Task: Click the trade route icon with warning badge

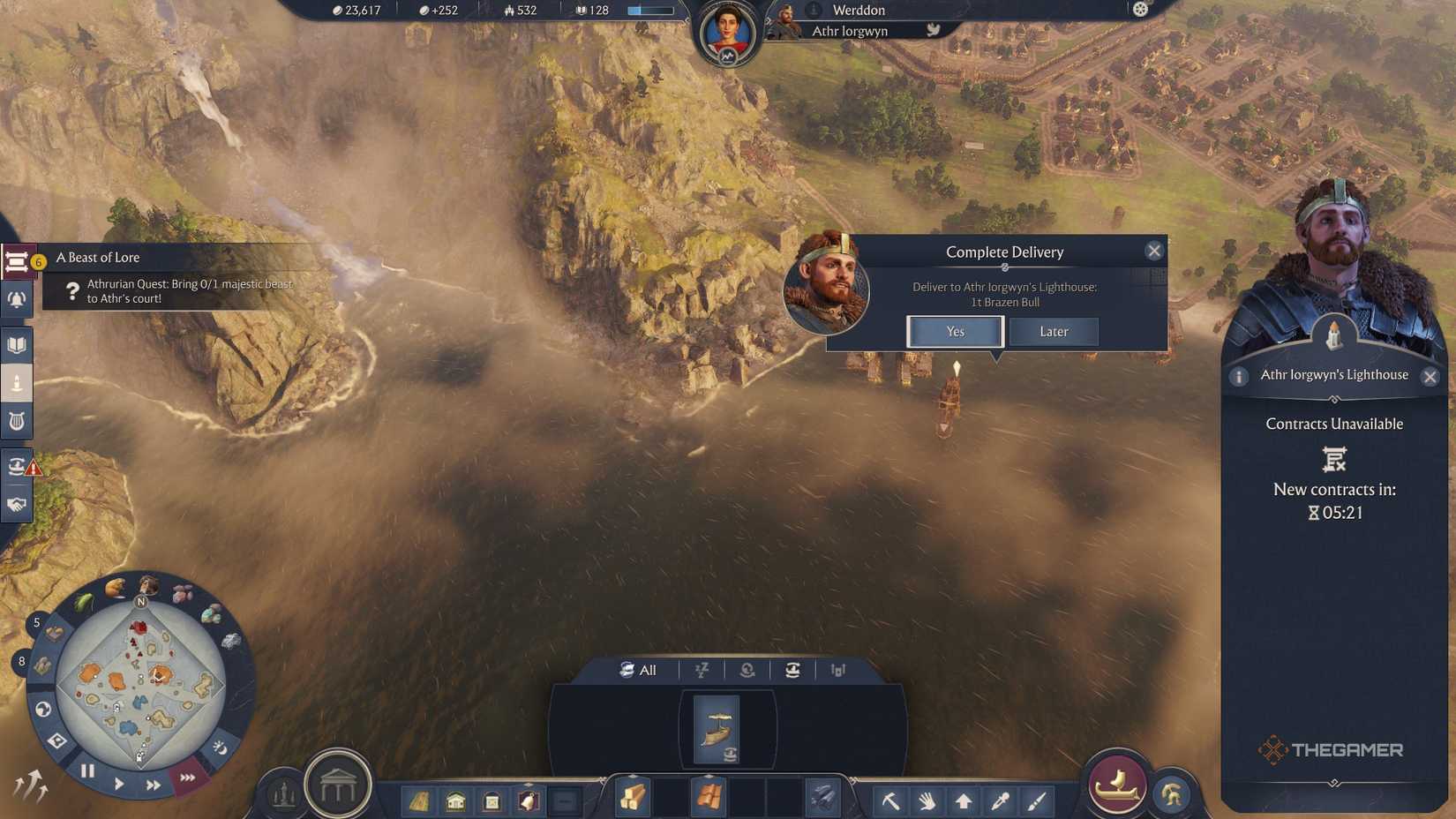Action: click(16, 466)
